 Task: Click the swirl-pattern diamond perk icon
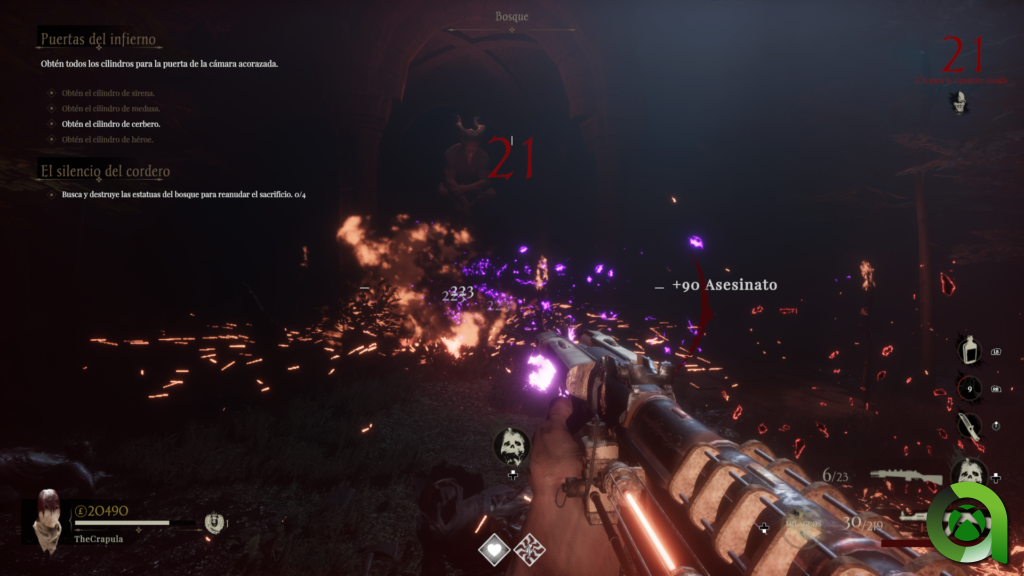pyautogui.click(x=529, y=549)
